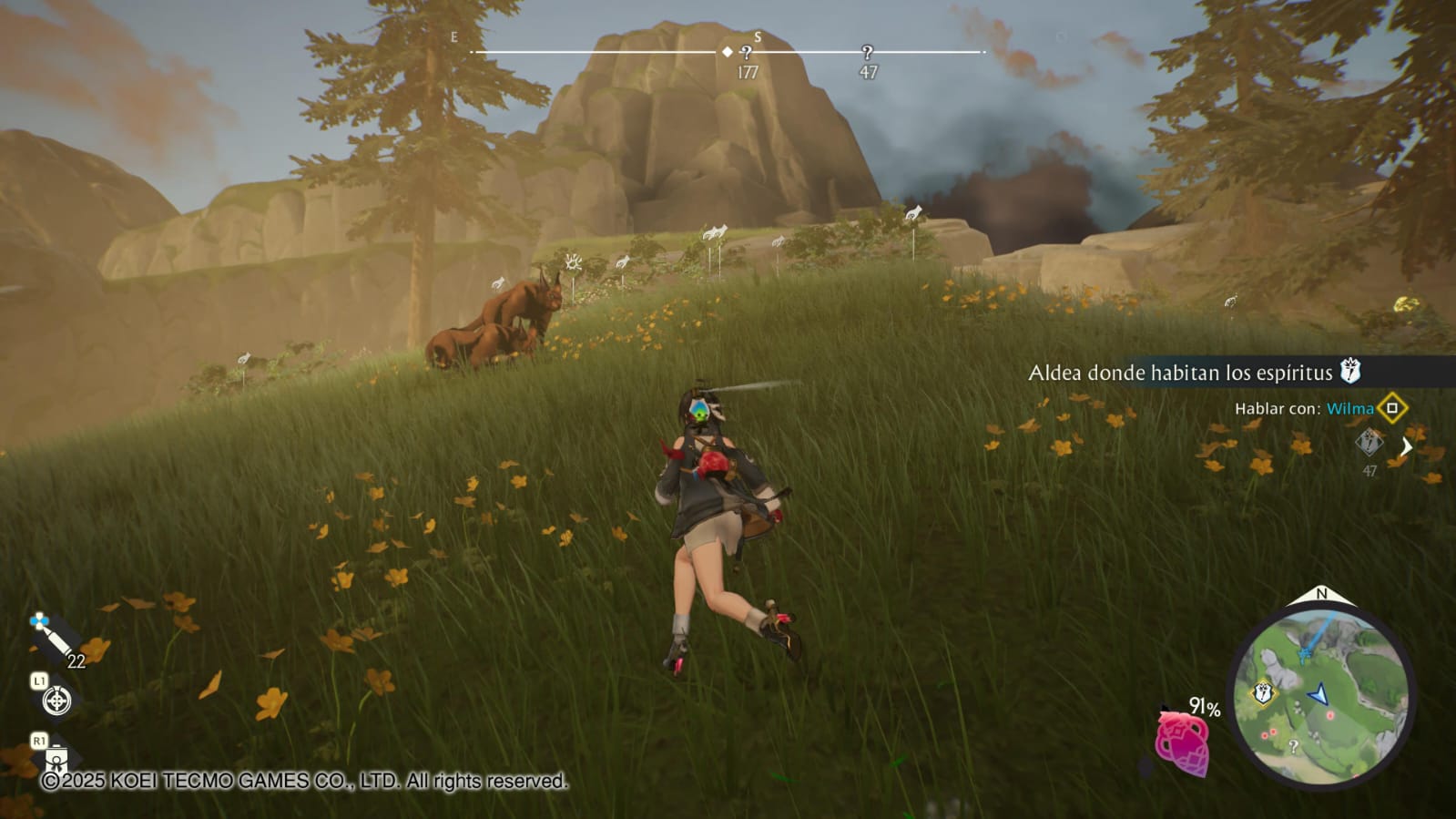
Task: Activate the crosshair aim skill icon
Action: click(x=56, y=700)
